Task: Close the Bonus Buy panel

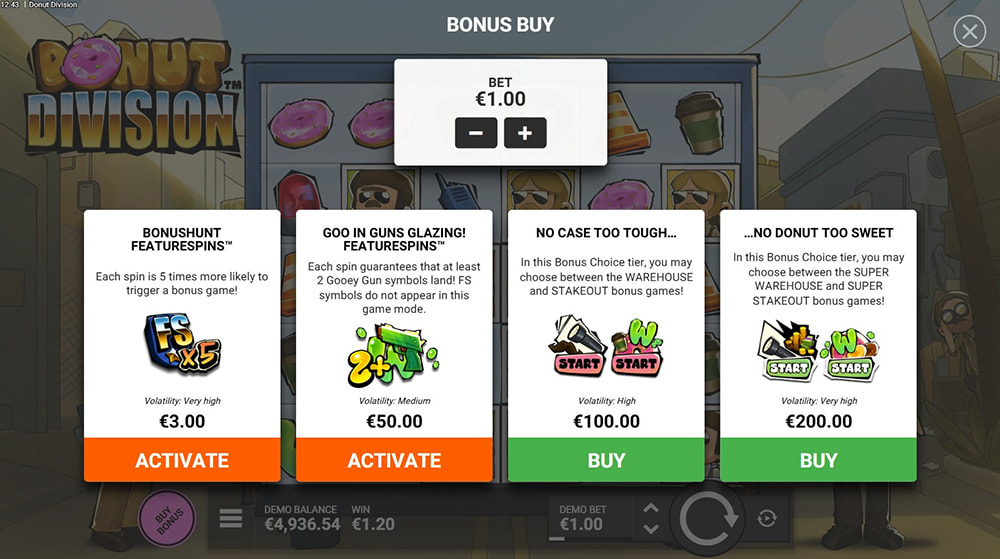Action: pos(969,32)
